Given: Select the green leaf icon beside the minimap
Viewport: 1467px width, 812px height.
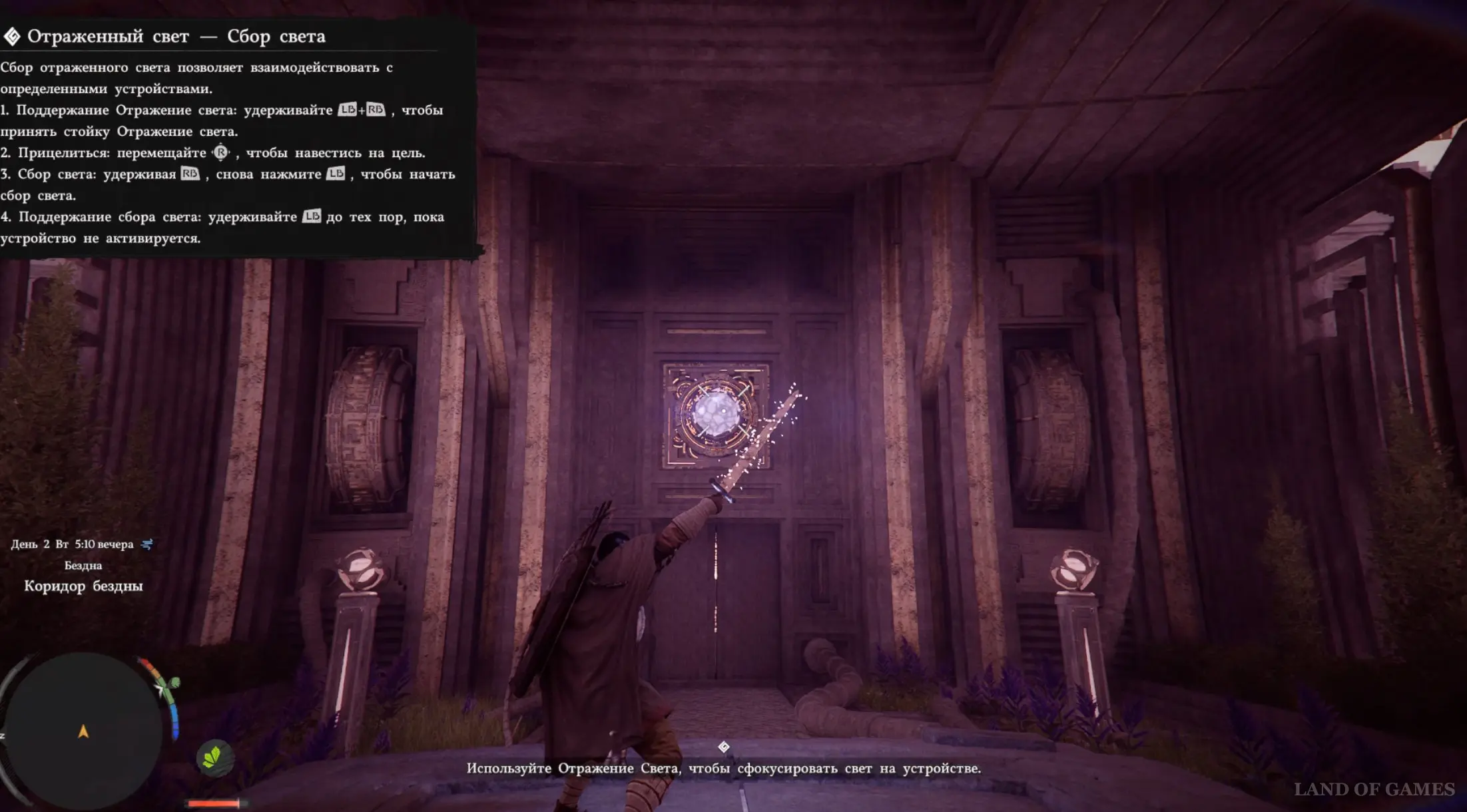Looking at the screenshot, I should click(x=214, y=757).
